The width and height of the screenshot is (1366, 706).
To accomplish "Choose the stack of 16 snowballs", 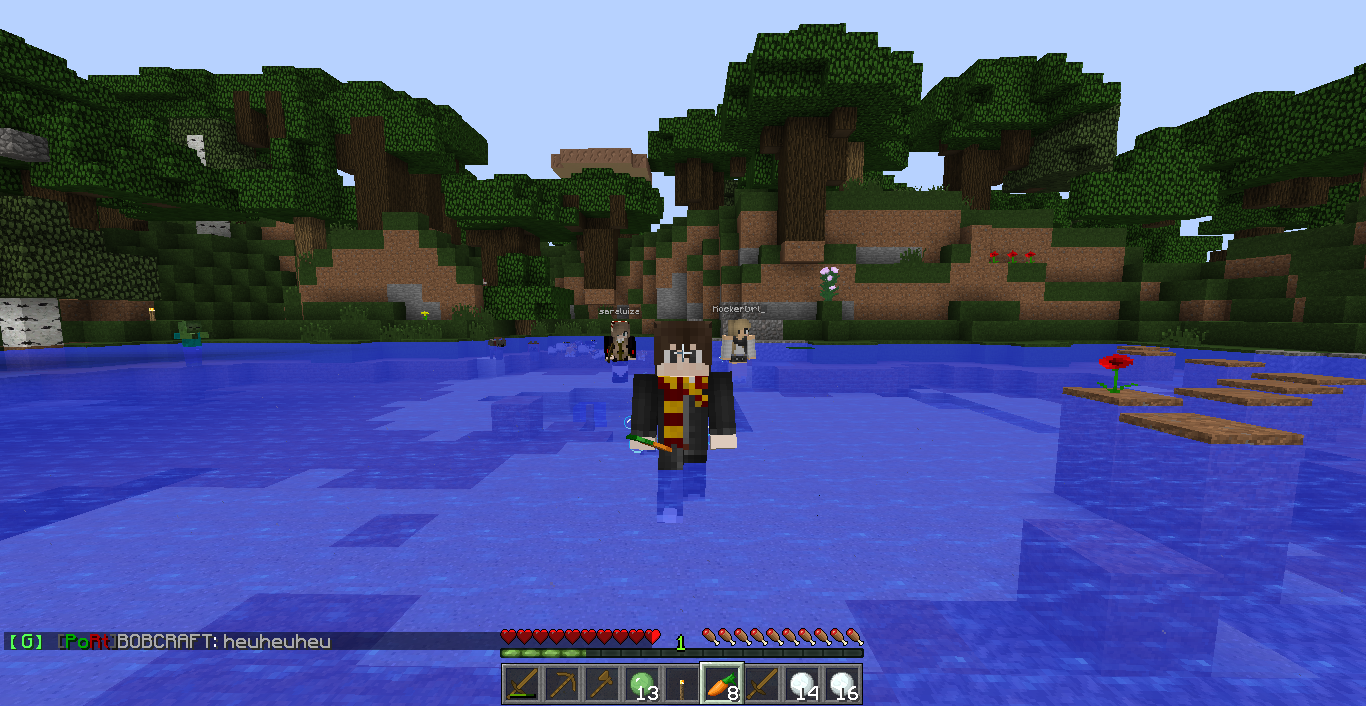I will [x=842, y=684].
